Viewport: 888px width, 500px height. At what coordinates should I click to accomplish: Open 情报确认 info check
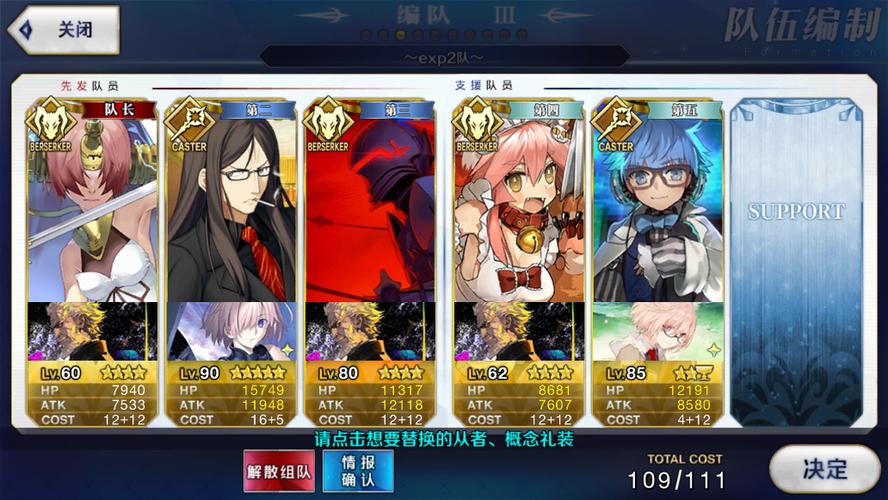tap(357, 469)
